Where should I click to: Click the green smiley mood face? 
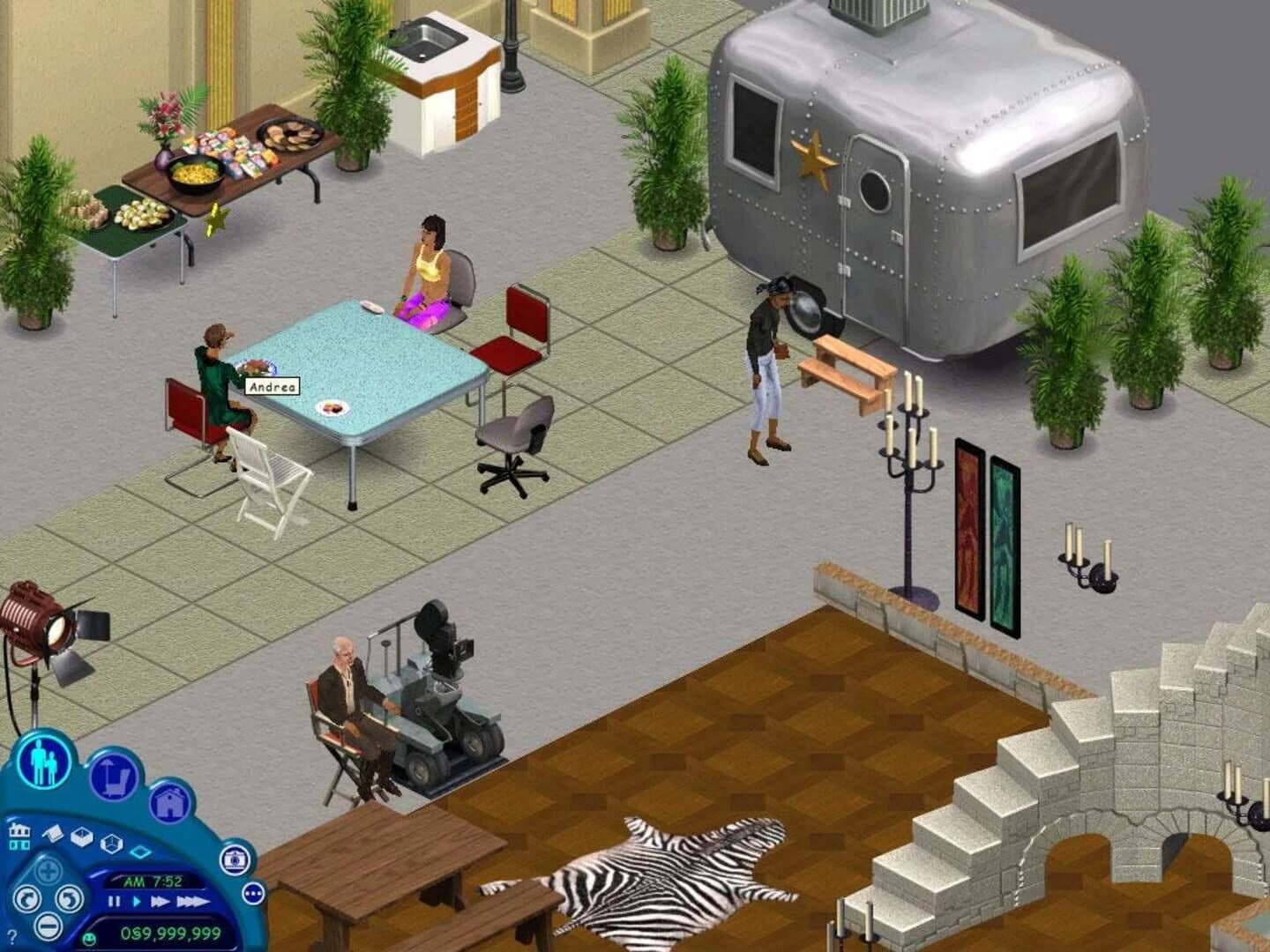90,941
